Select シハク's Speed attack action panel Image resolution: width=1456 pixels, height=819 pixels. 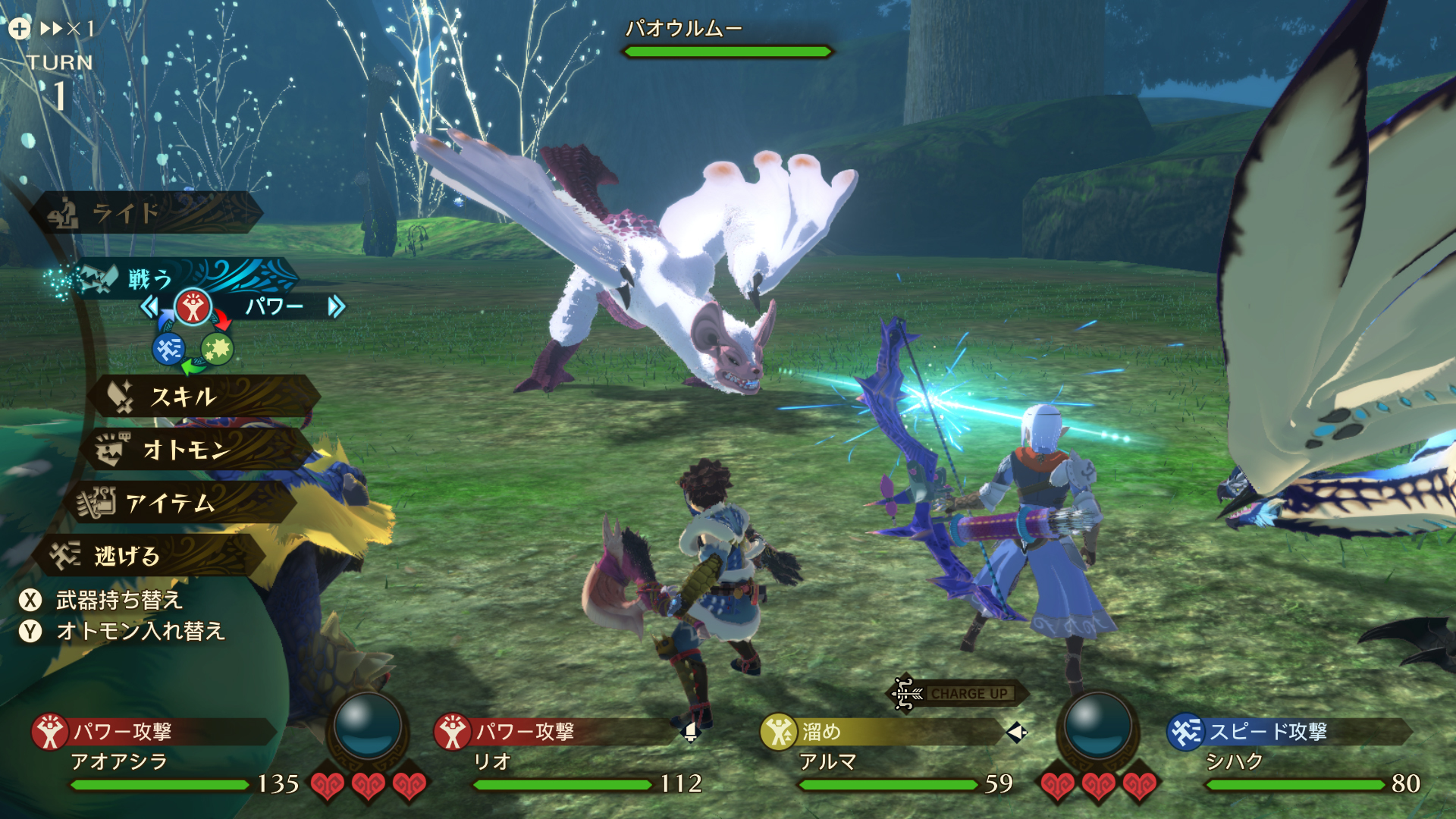pyautogui.click(x=1285, y=732)
